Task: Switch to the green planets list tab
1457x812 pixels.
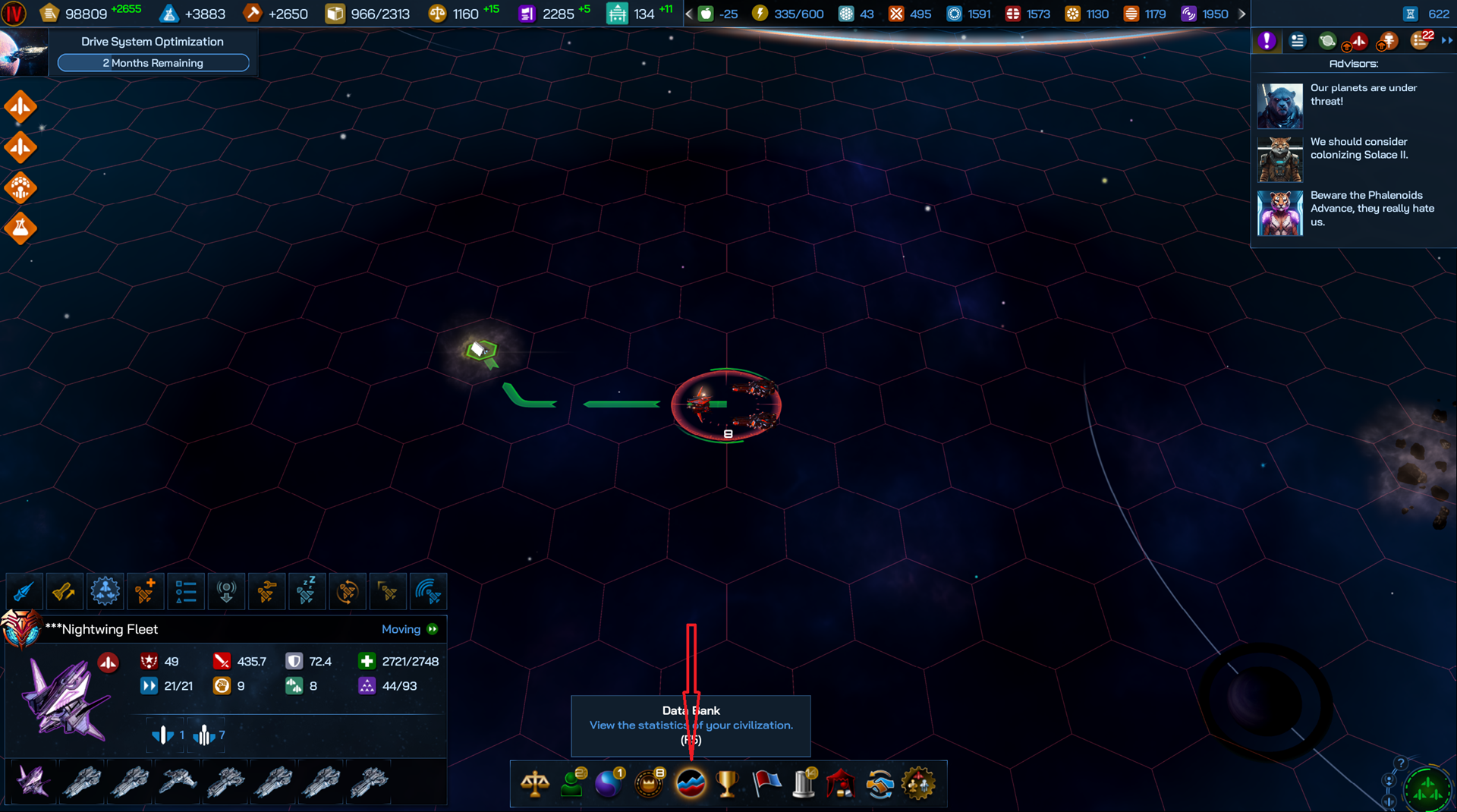Action: pyautogui.click(x=1327, y=41)
